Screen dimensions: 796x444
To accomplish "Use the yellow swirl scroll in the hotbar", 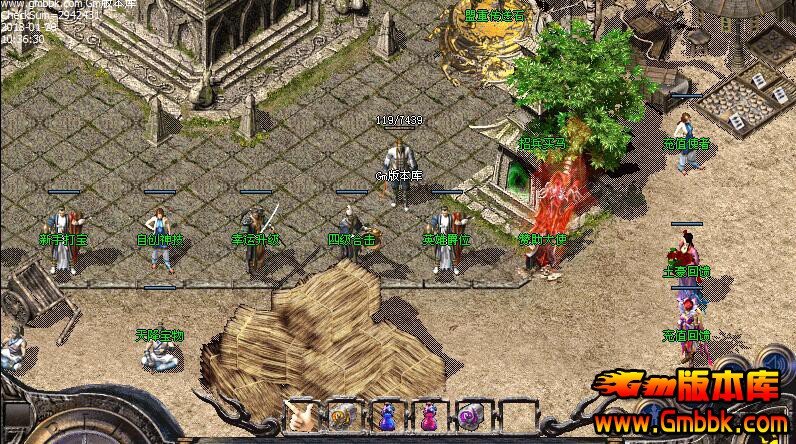I will (x=343, y=415).
